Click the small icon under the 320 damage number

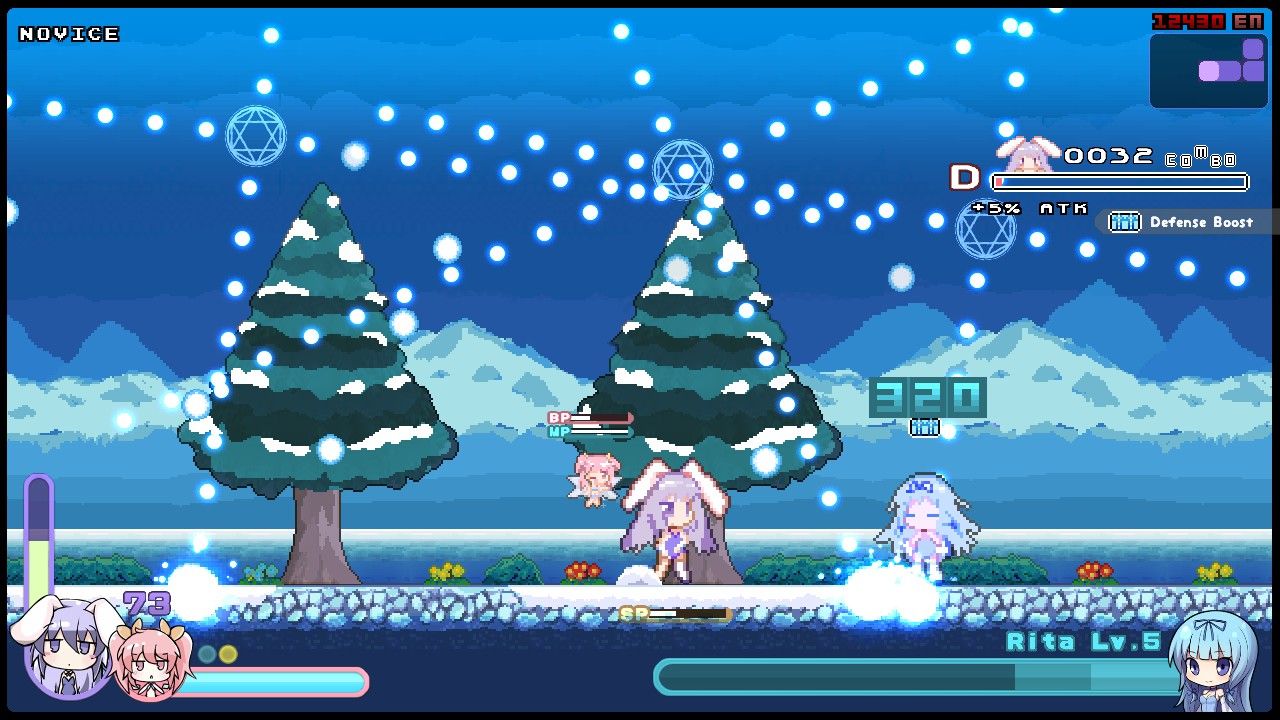925,427
